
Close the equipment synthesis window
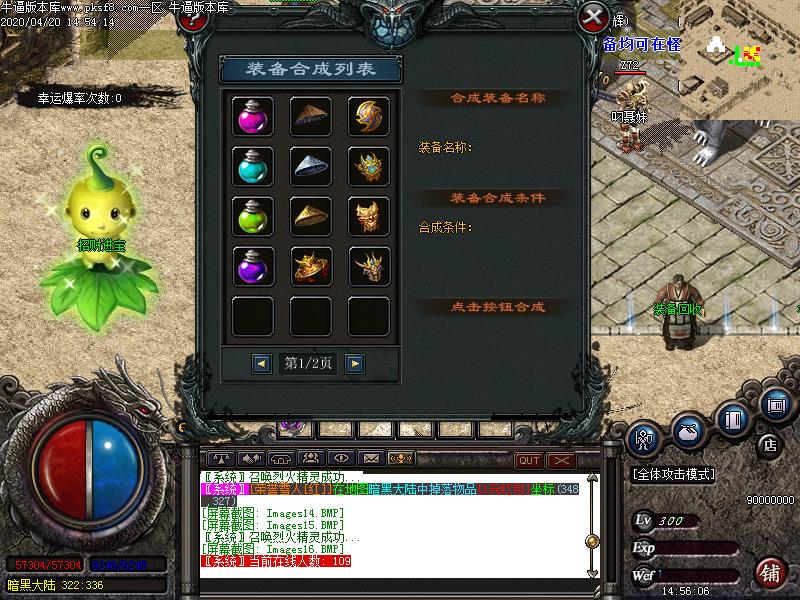[593, 17]
